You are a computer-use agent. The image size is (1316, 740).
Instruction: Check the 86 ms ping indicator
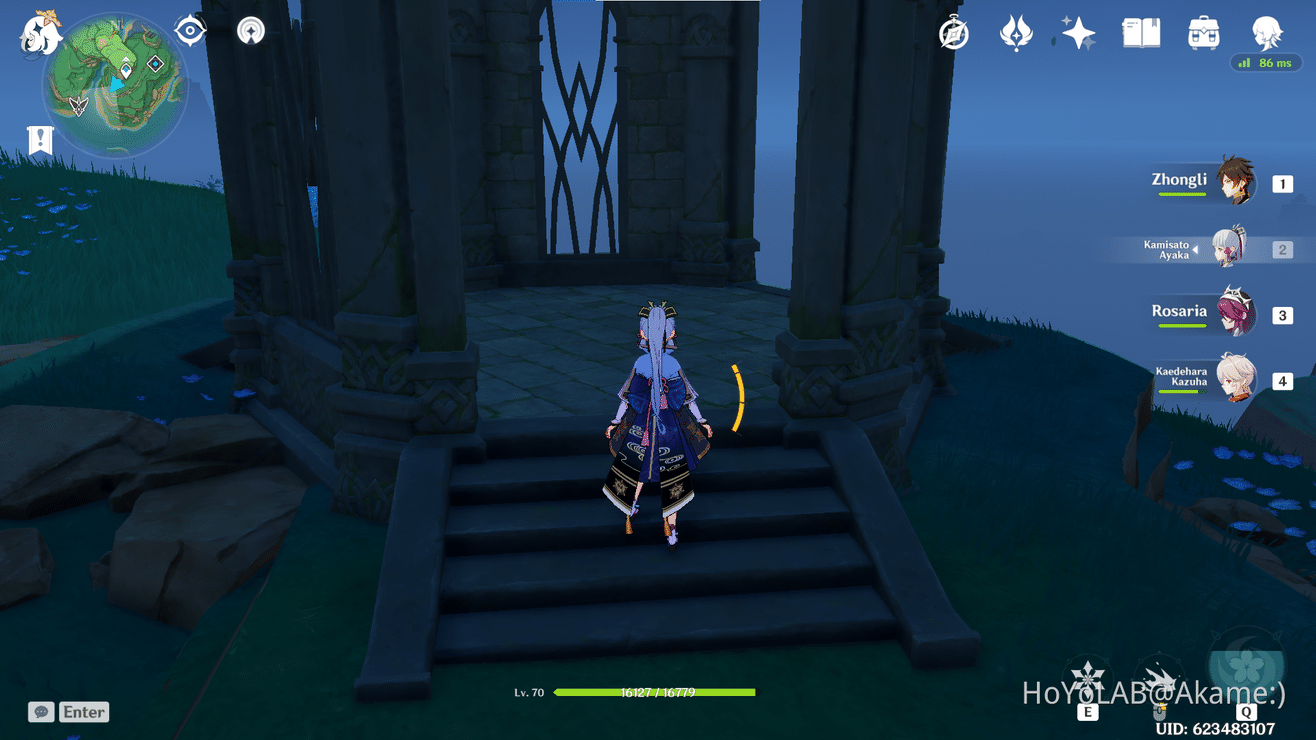tap(1265, 62)
